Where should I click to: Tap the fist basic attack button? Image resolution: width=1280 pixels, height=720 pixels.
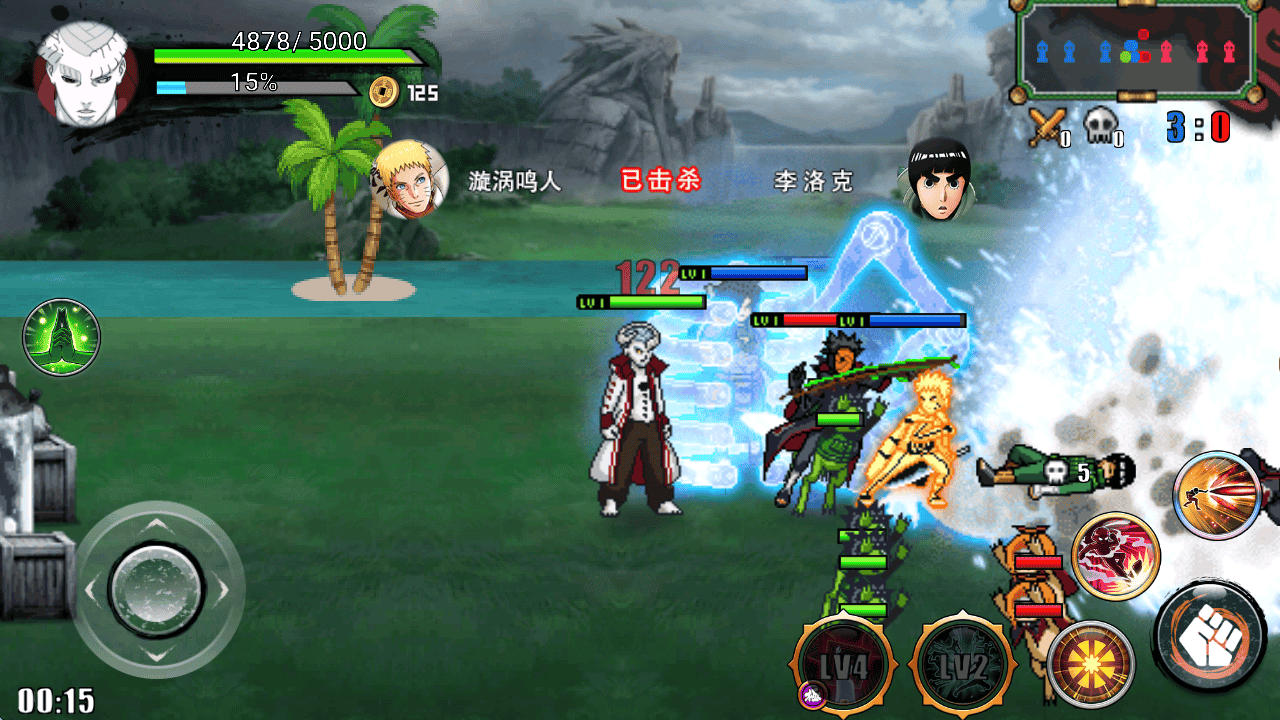[x=1210, y=637]
